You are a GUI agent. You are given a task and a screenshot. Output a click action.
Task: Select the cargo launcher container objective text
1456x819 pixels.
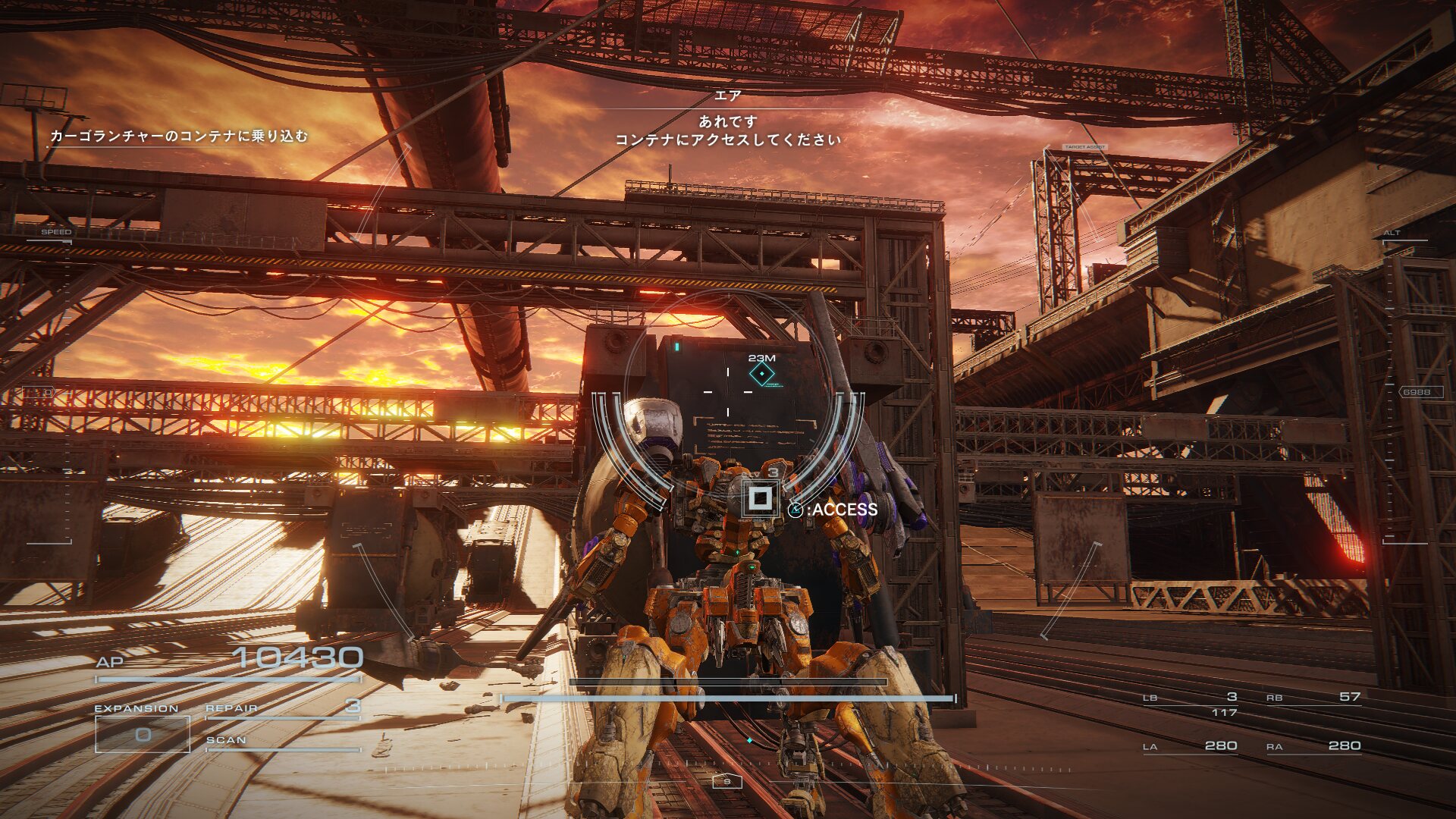(x=179, y=136)
